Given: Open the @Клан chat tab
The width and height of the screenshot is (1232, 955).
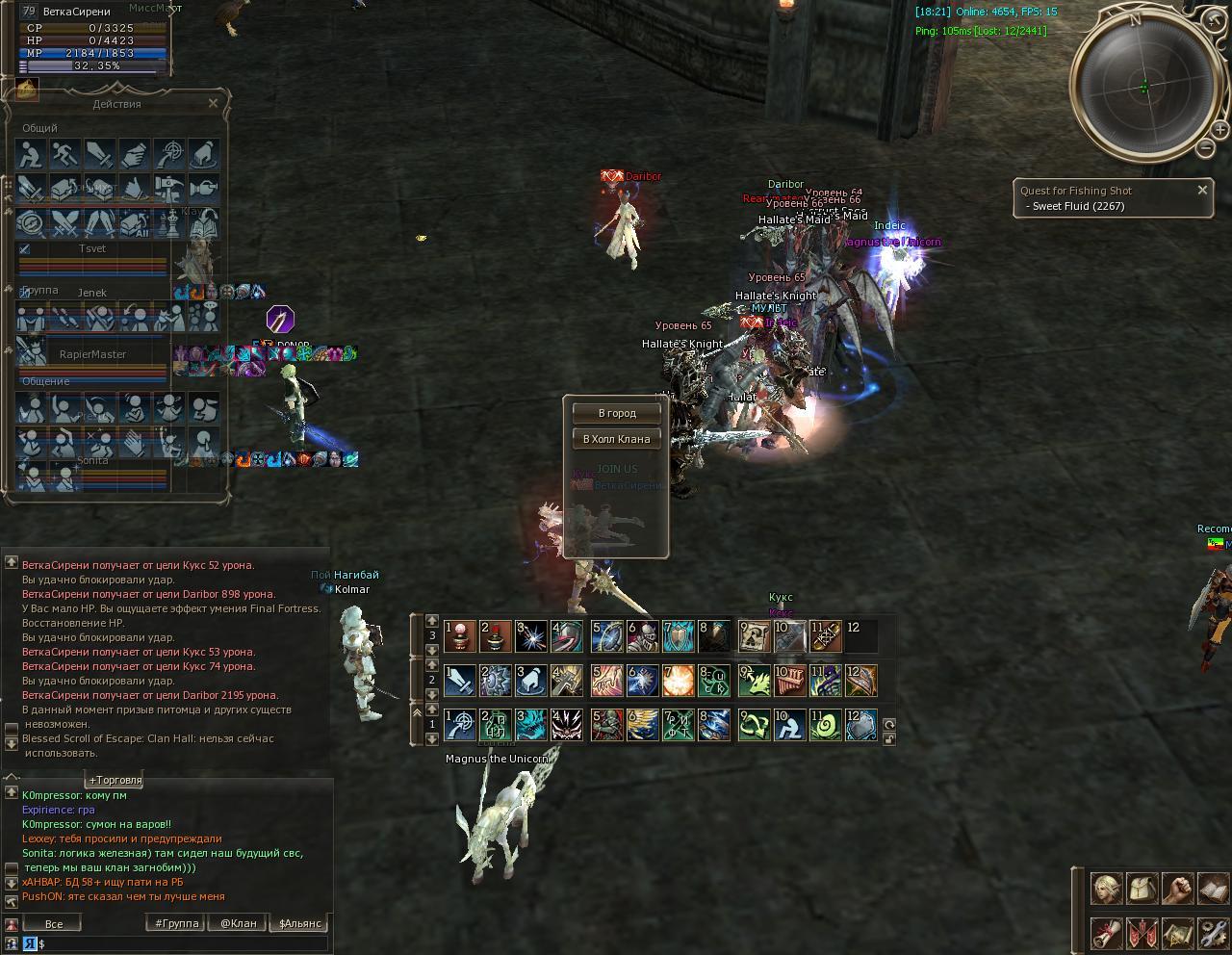Looking at the screenshot, I should [239, 923].
